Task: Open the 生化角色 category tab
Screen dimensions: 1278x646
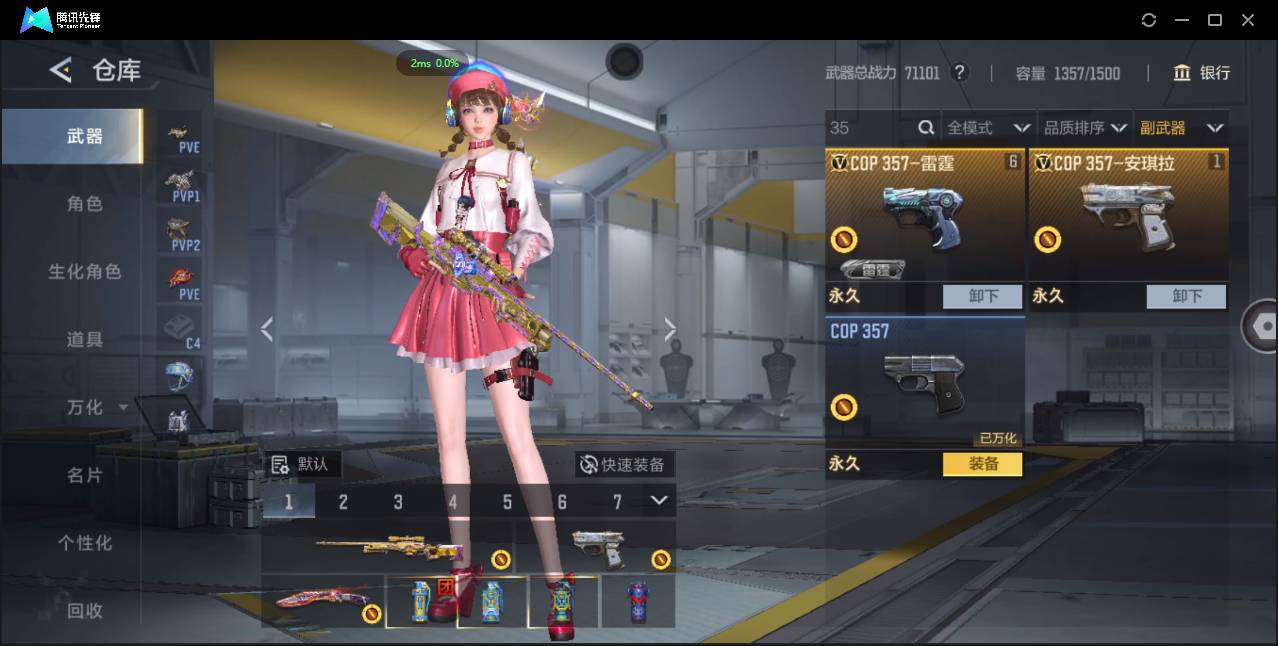Action: 85,272
